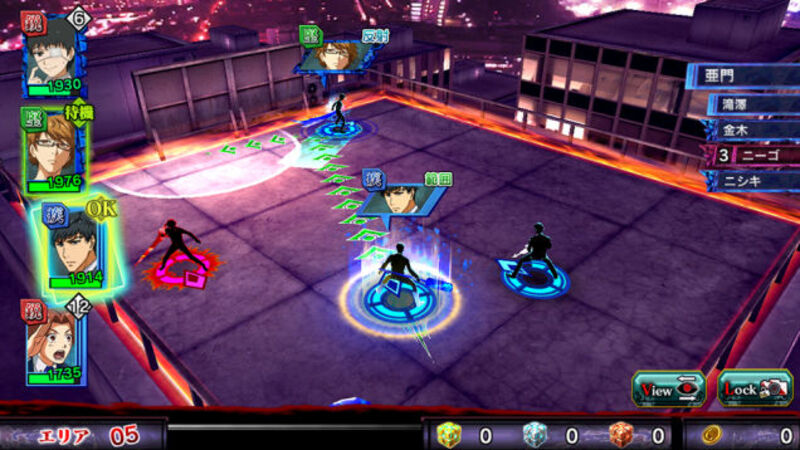Screen dimensions: 800x450
Task: Select the glasses character portrait card
Action: (x=55, y=150)
